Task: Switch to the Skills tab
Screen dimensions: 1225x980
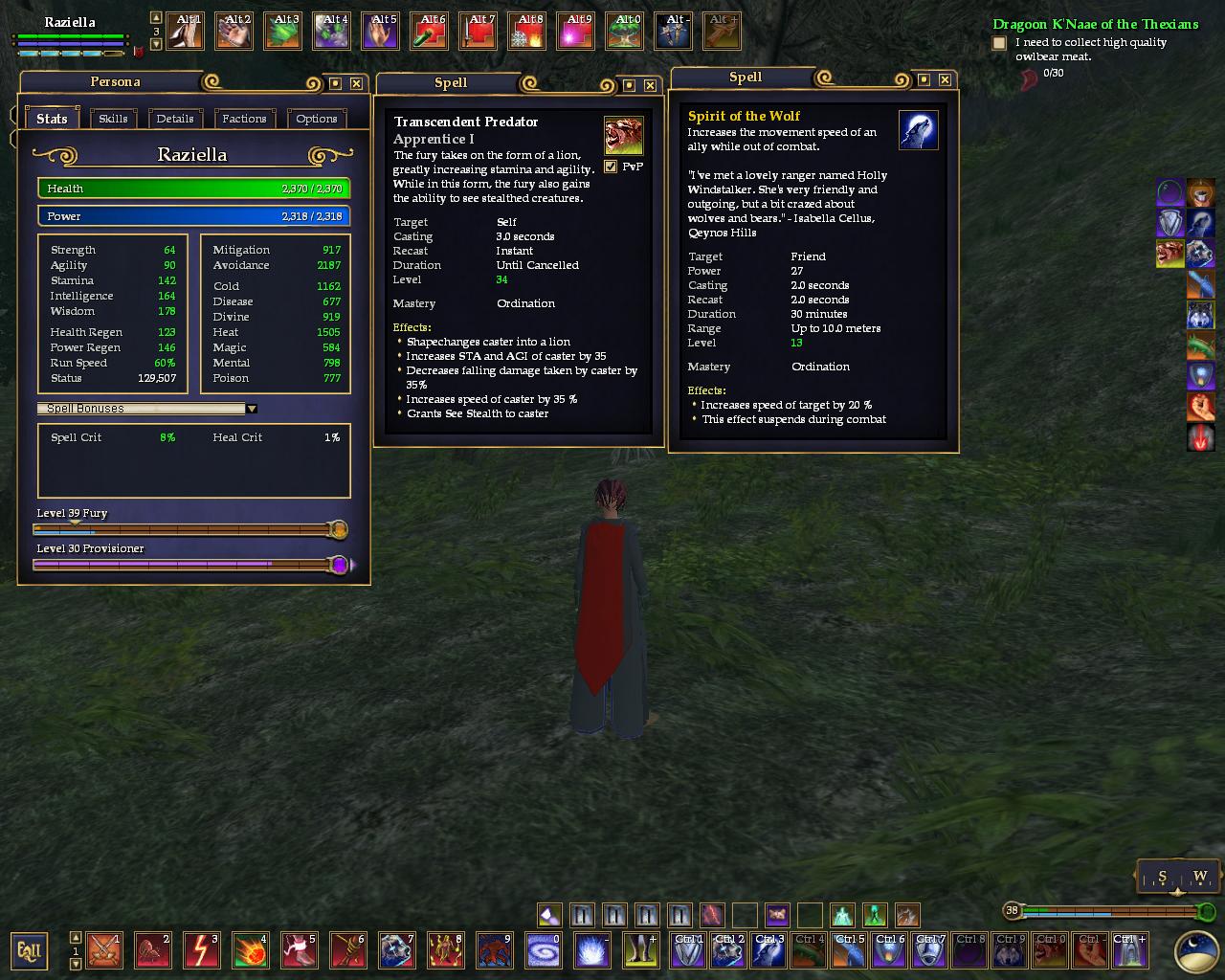Action: click(x=113, y=119)
